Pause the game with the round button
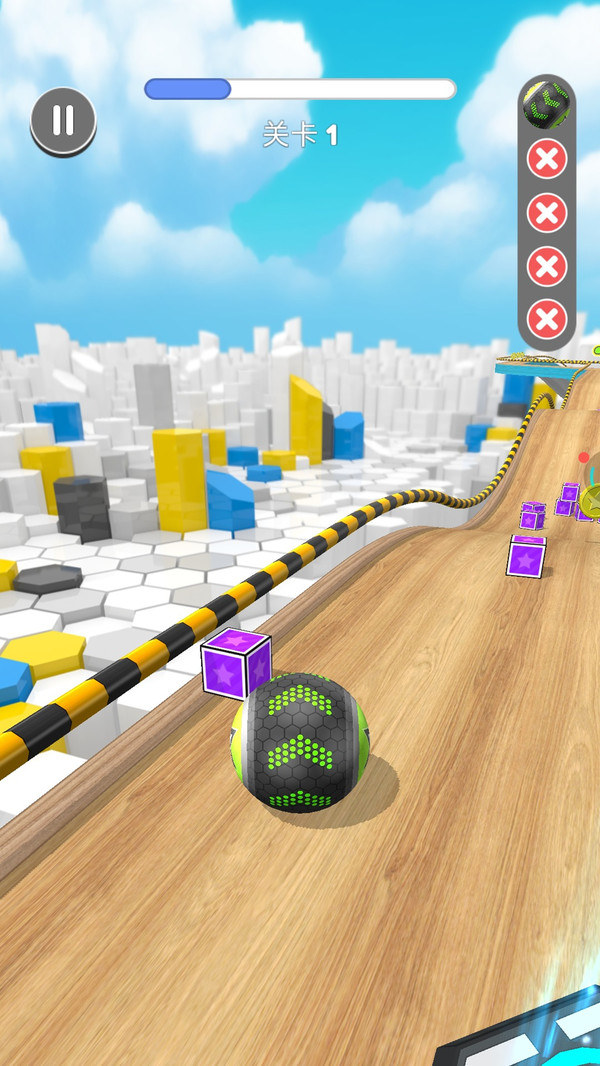The height and width of the screenshot is (1066, 600). (x=63, y=121)
